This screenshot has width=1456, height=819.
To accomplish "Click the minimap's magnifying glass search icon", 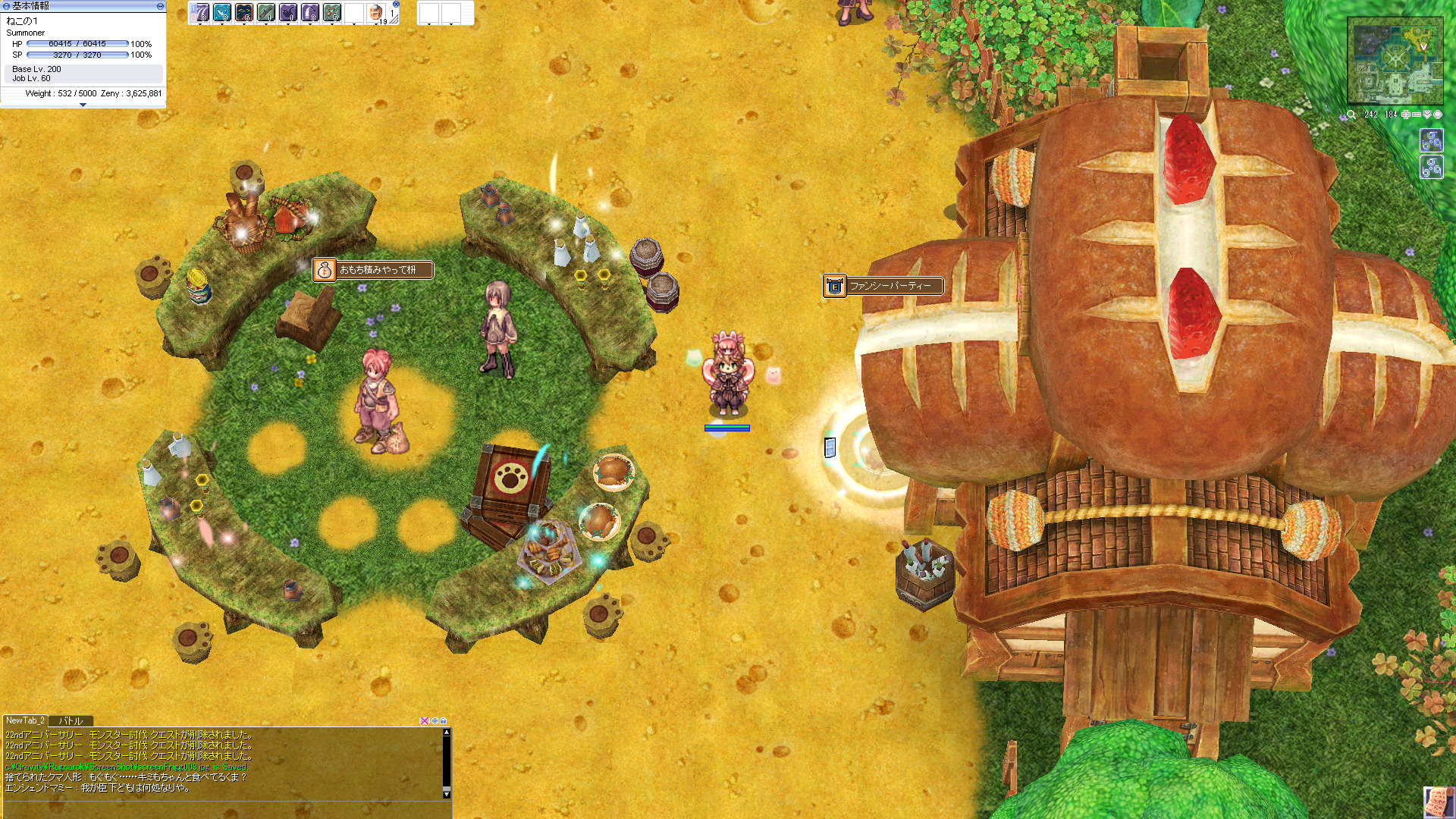I will (x=1351, y=115).
